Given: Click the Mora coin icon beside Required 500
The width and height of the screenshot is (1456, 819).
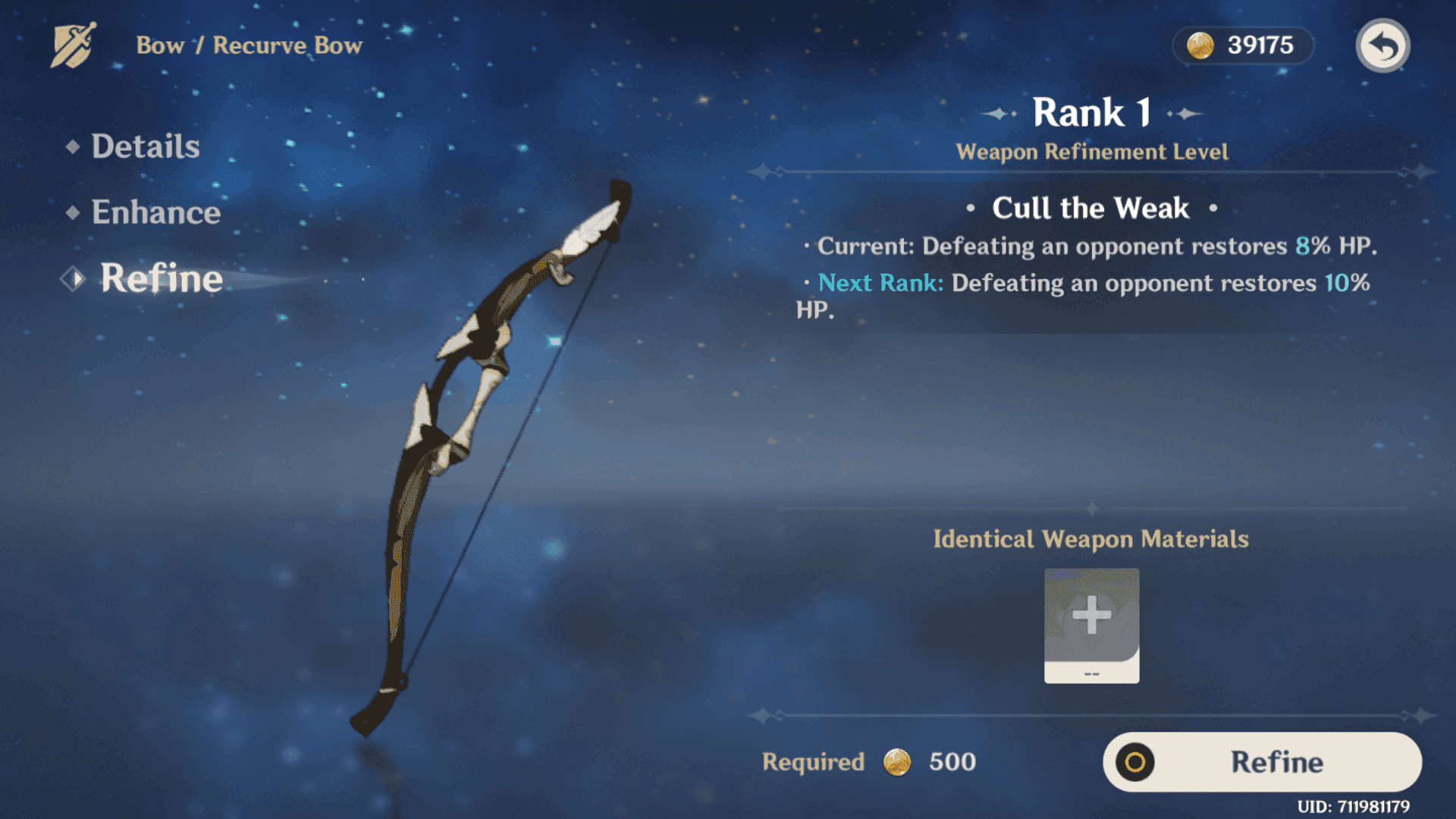Looking at the screenshot, I should [899, 762].
